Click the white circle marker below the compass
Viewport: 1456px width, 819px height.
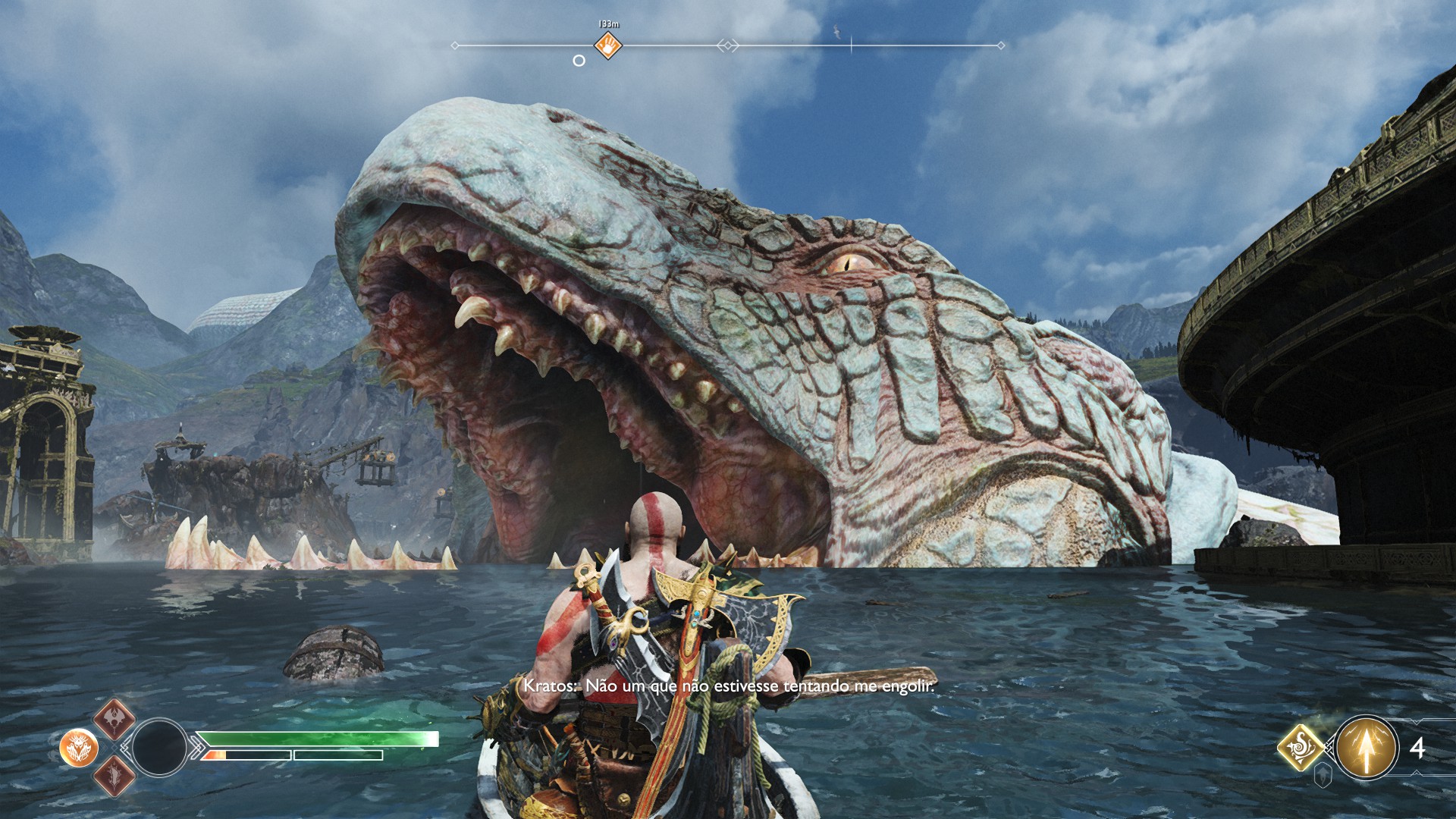pyautogui.click(x=579, y=61)
